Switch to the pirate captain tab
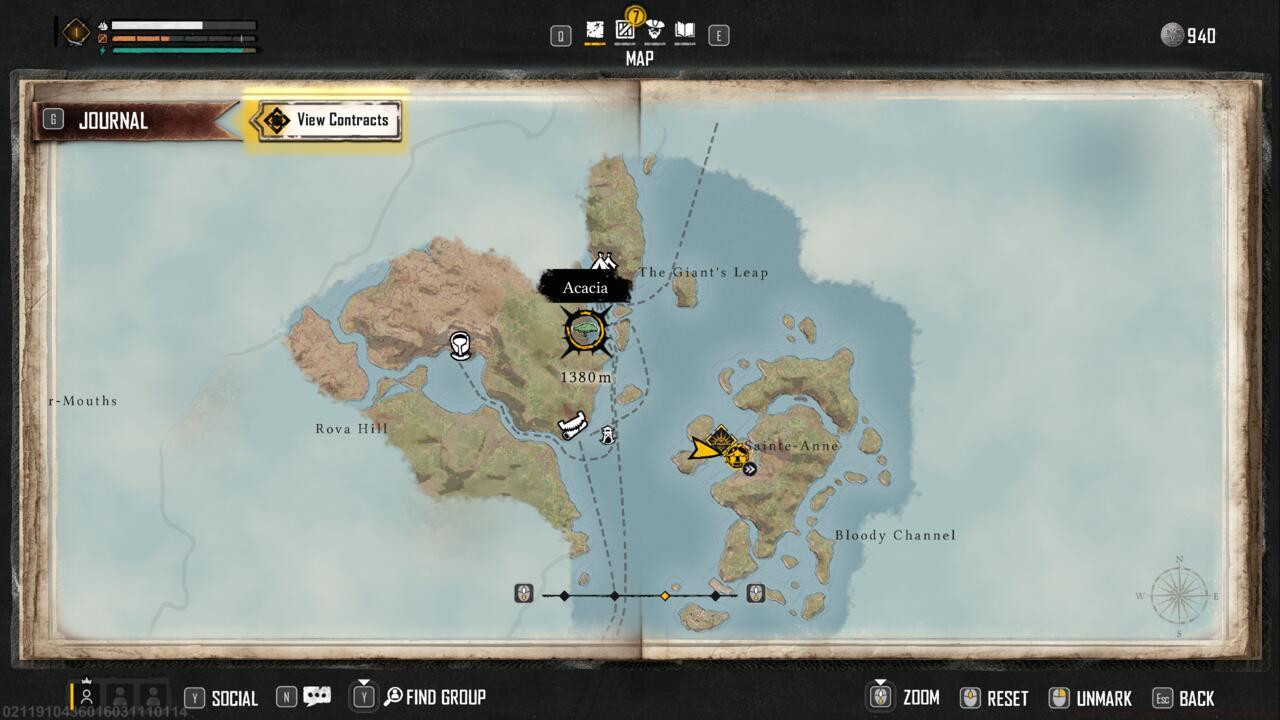This screenshot has width=1280, height=720. [x=655, y=31]
